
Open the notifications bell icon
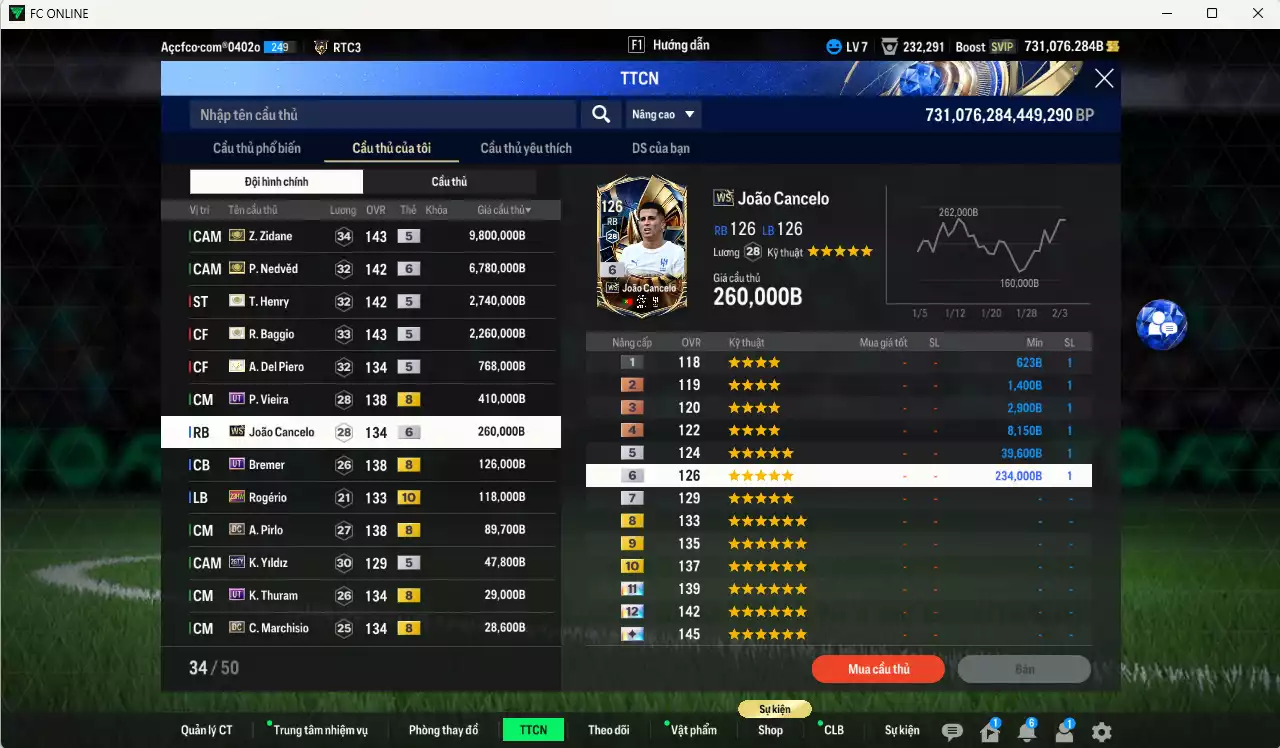(1027, 733)
